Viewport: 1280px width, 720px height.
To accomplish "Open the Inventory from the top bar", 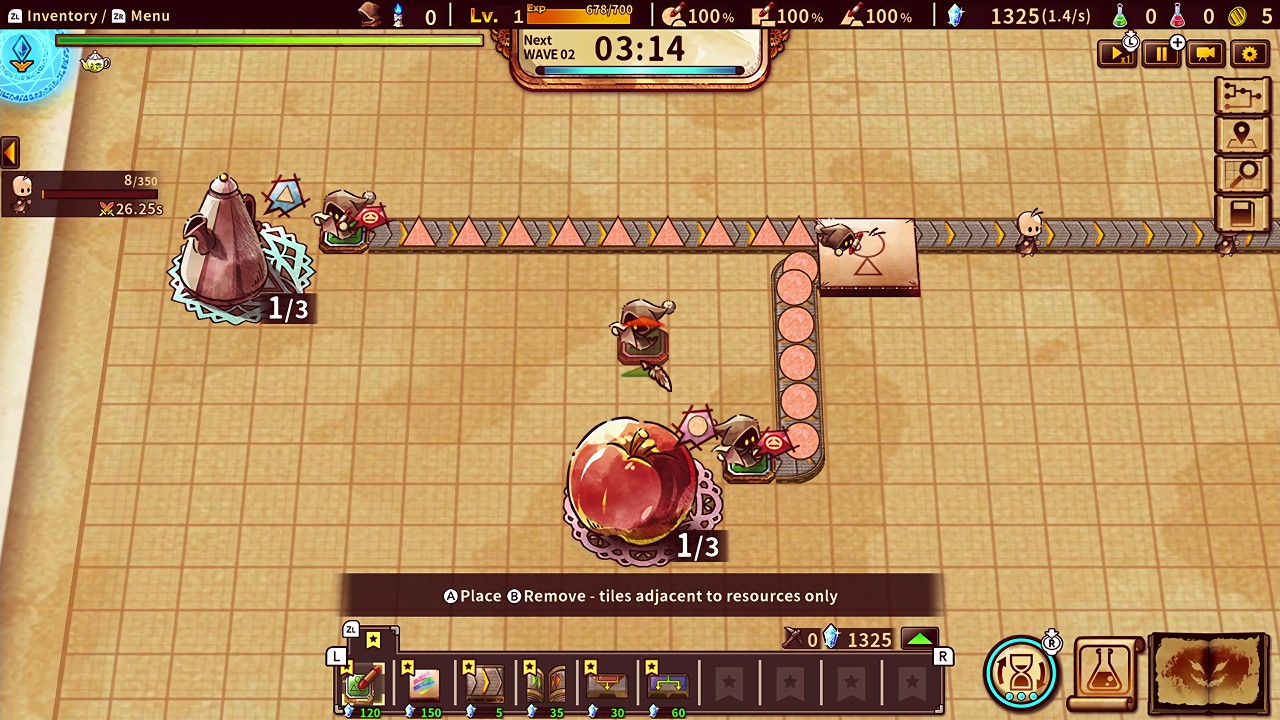I will 62,15.
